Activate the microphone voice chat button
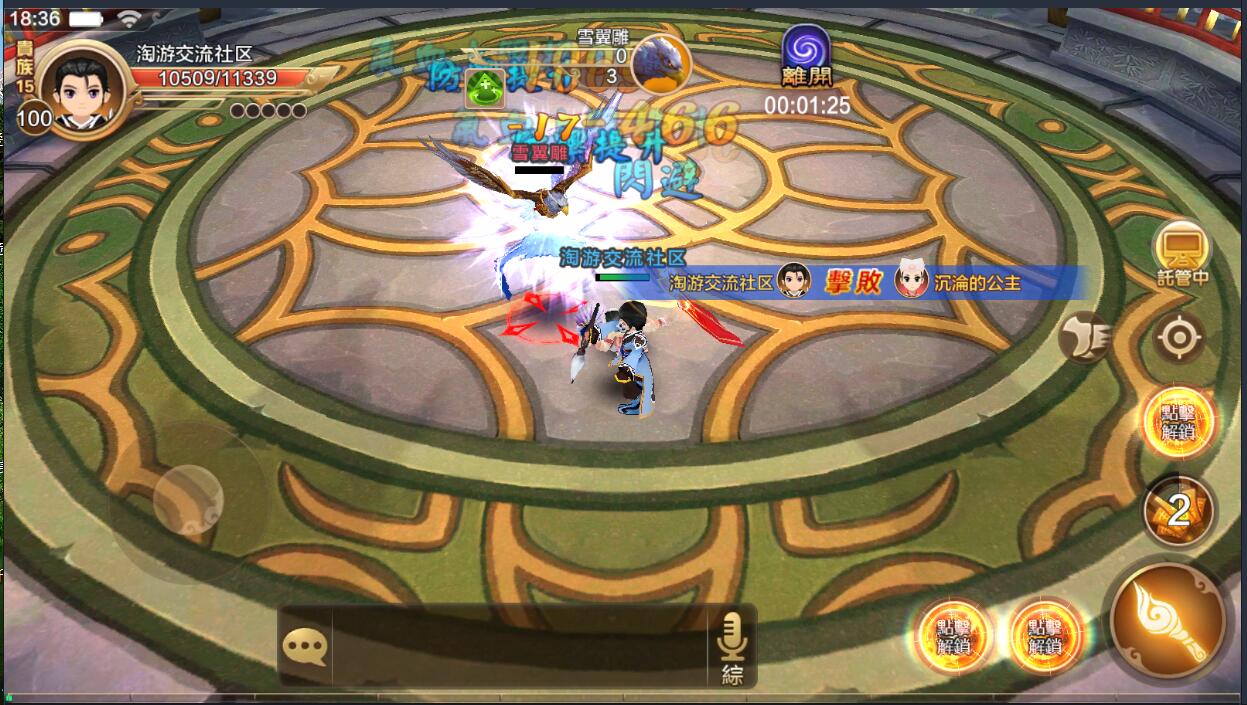The width and height of the screenshot is (1247, 705). [733, 634]
